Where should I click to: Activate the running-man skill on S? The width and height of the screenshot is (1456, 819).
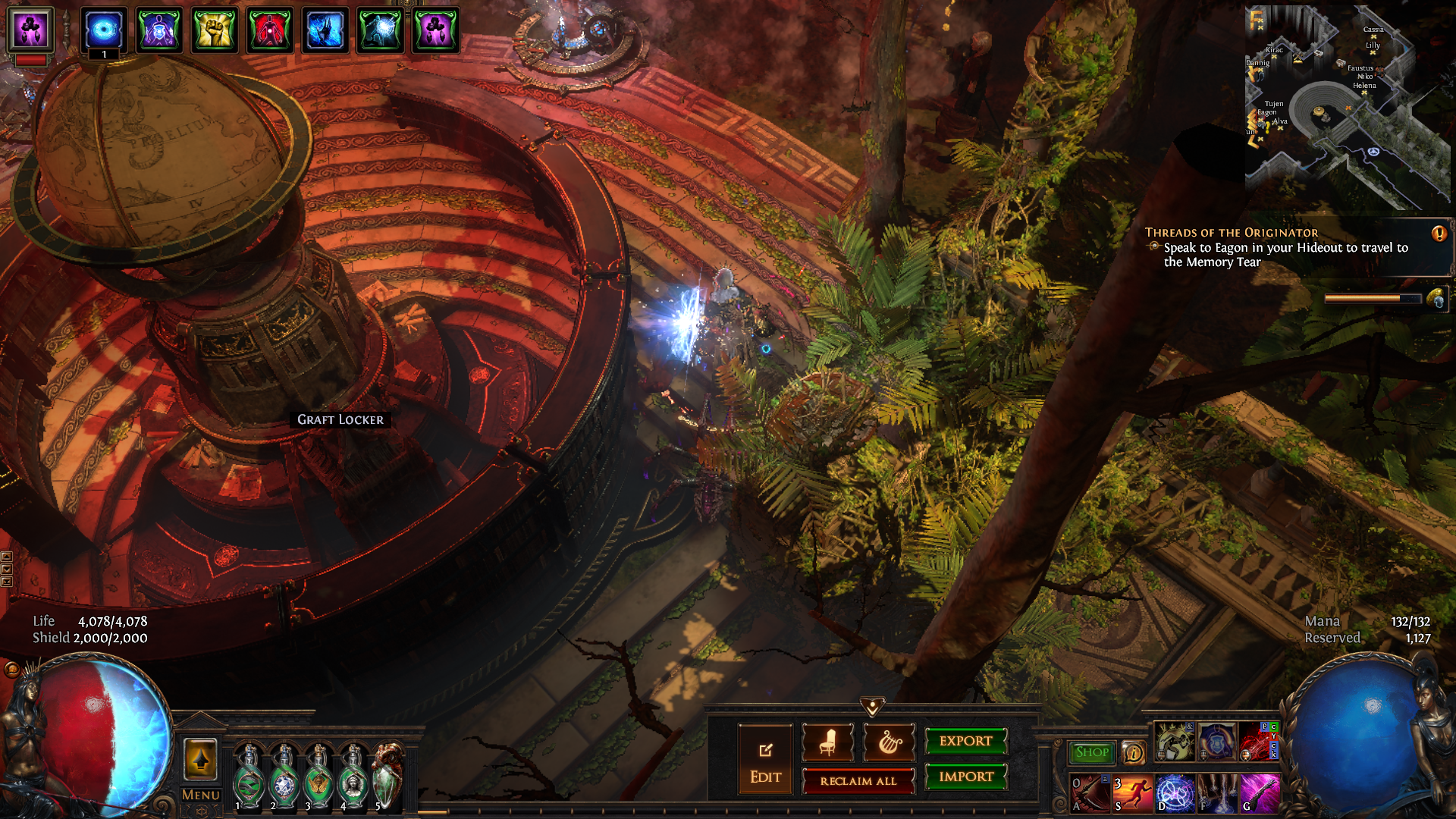[1132, 793]
